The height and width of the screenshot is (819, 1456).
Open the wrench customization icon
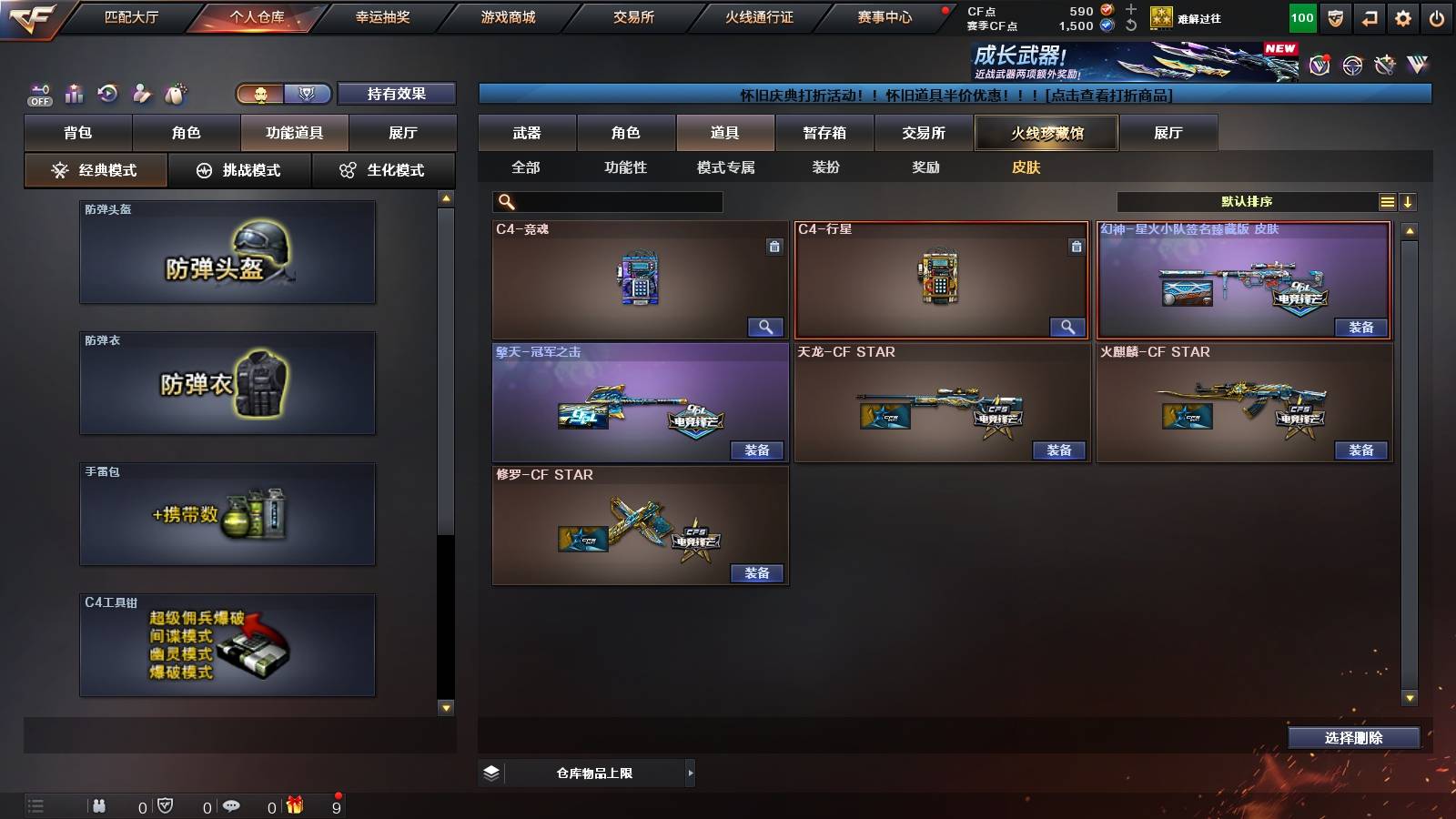[x=1384, y=66]
